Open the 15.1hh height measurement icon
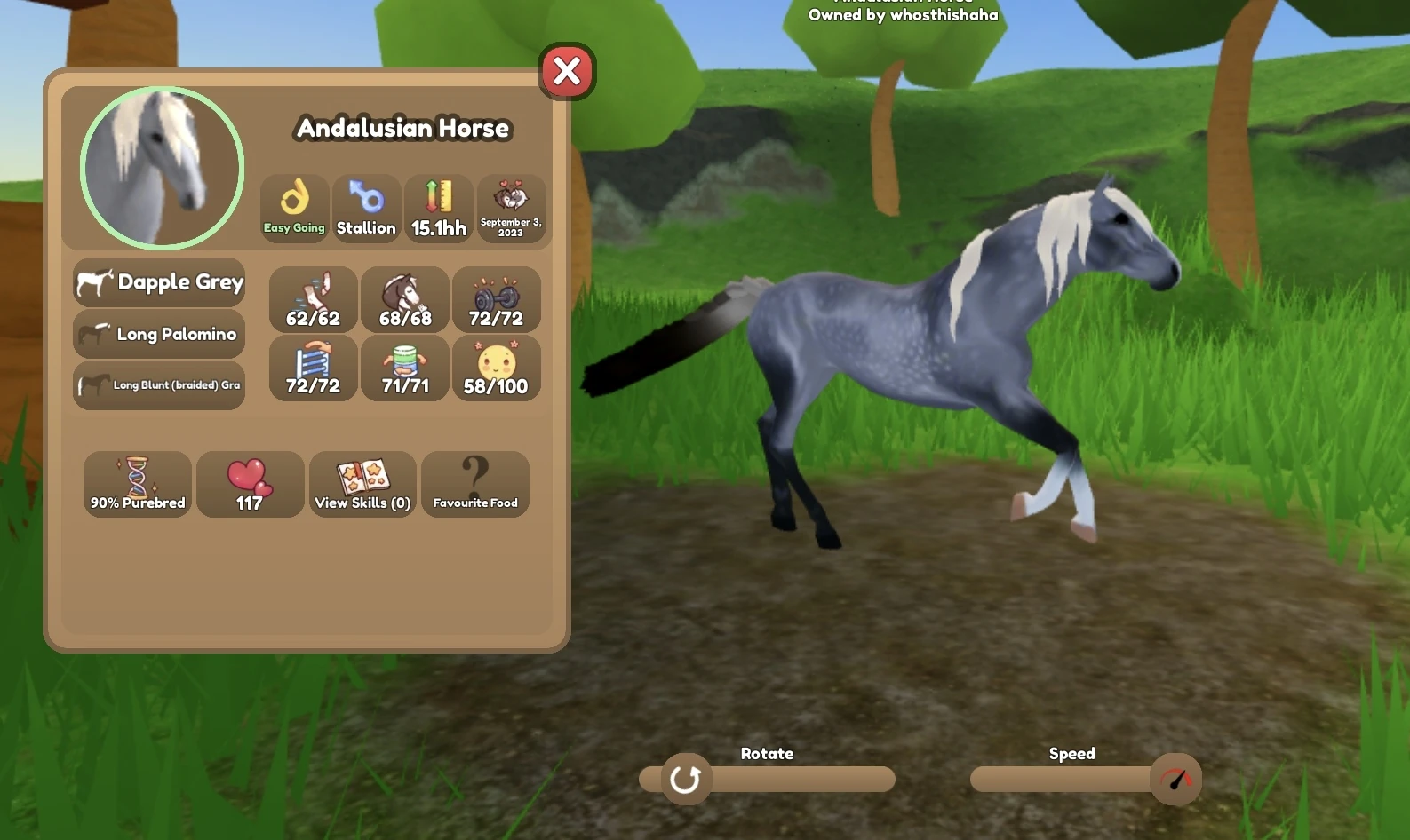 coord(439,208)
